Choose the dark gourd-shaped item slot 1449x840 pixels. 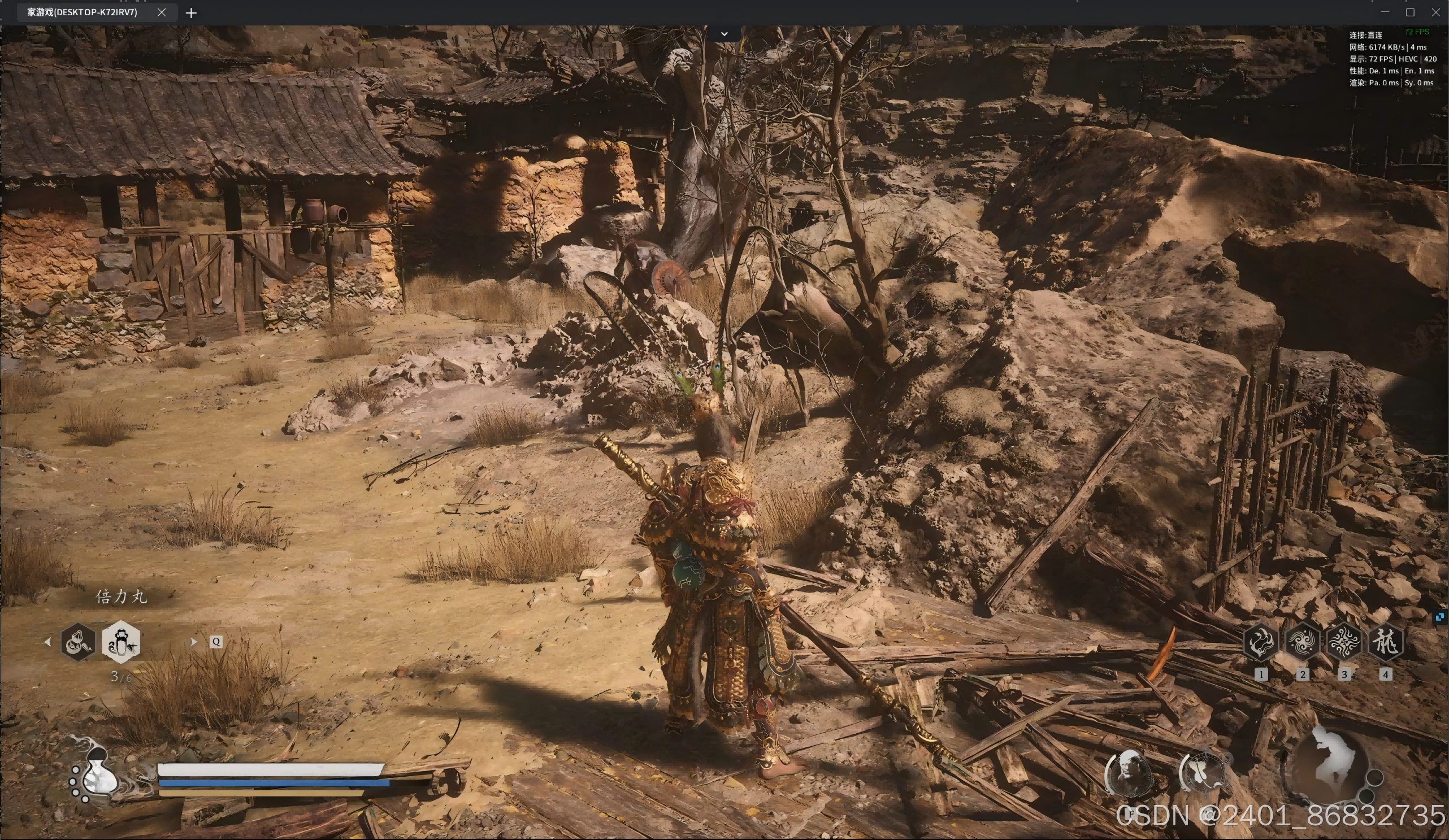click(78, 642)
